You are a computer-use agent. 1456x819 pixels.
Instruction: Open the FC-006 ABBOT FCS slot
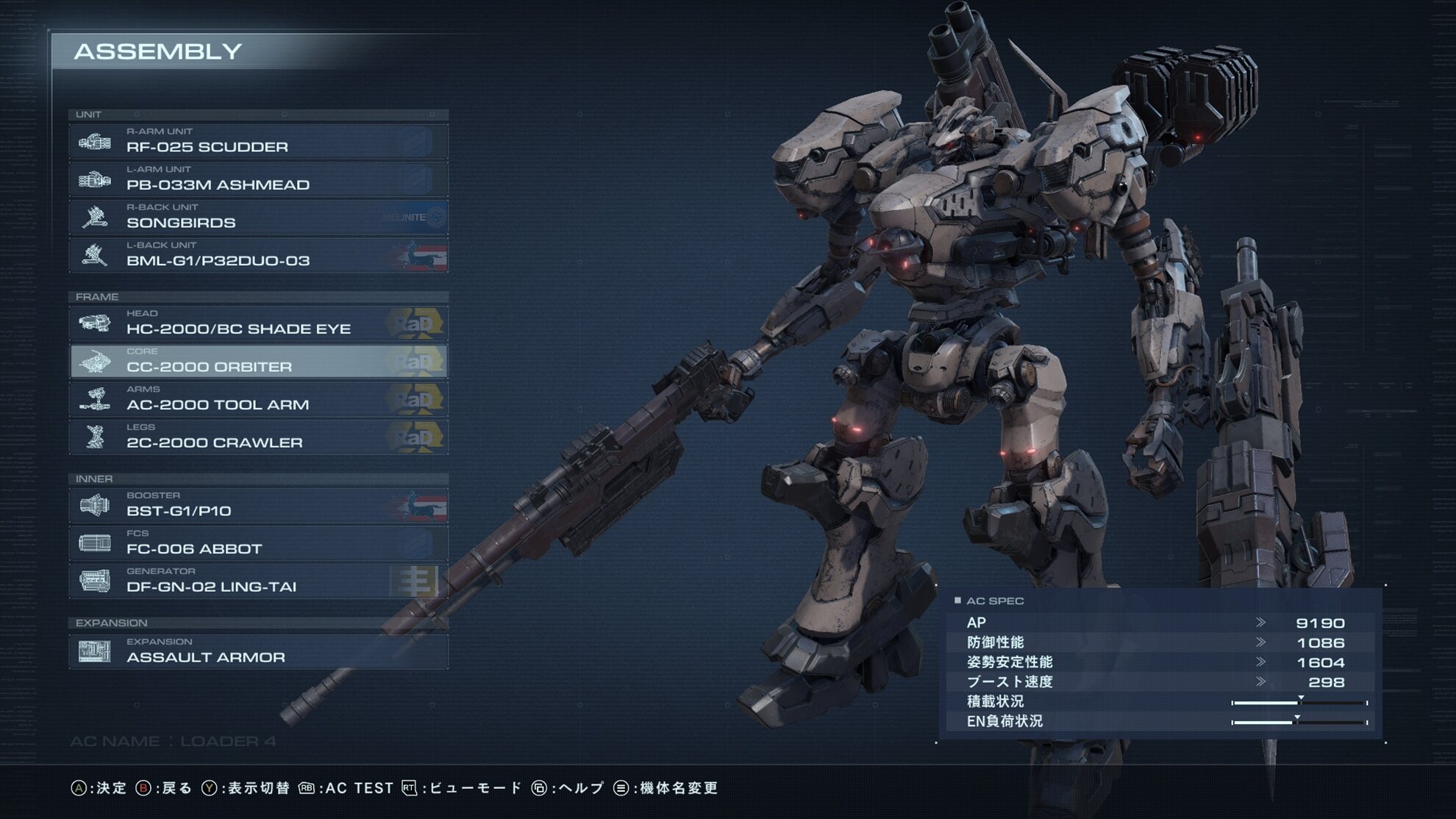click(258, 543)
